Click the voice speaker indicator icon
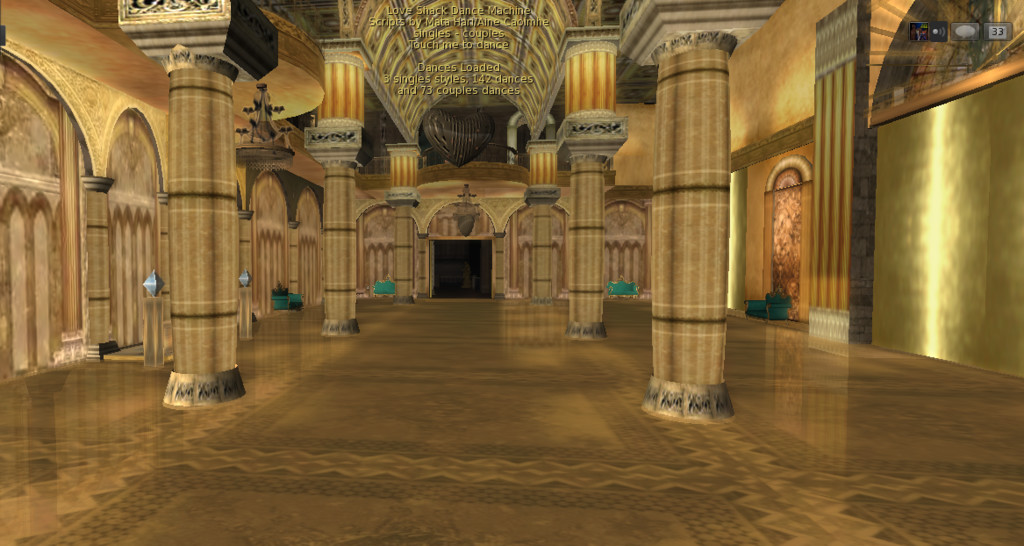Screen dimensions: 1024x546 click(x=939, y=31)
